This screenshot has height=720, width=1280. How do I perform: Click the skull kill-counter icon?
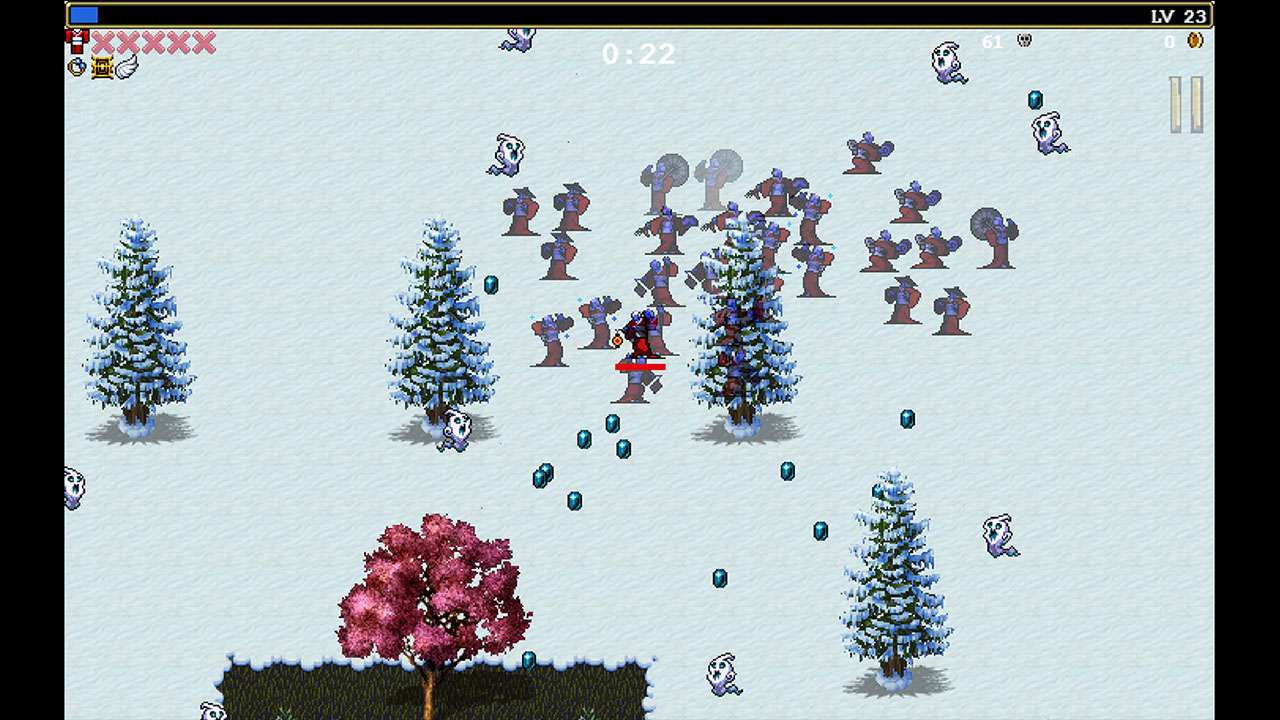pyautogui.click(x=1022, y=42)
